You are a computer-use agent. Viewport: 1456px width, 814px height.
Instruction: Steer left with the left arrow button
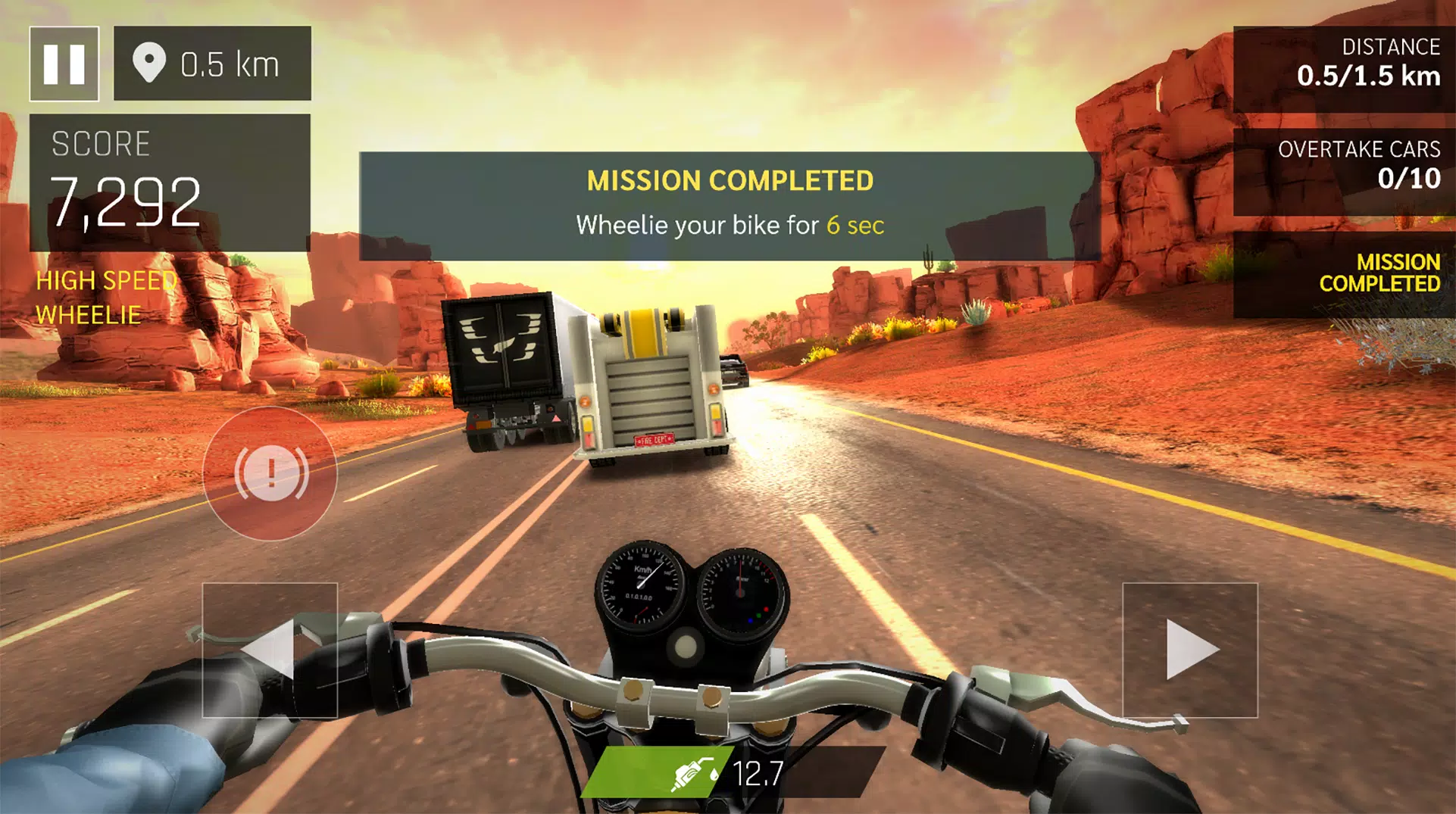pyautogui.click(x=270, y=650)
